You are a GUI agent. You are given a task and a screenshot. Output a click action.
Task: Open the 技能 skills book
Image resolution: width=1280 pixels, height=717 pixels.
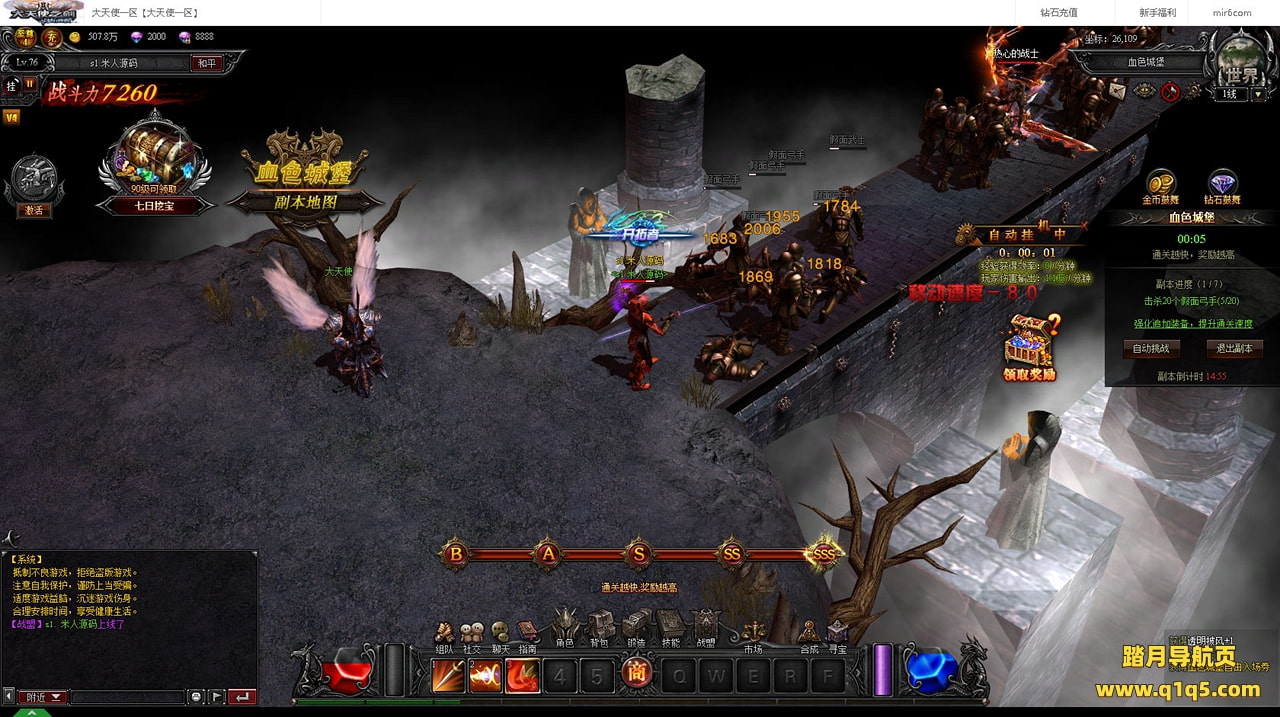click(670, 628)
